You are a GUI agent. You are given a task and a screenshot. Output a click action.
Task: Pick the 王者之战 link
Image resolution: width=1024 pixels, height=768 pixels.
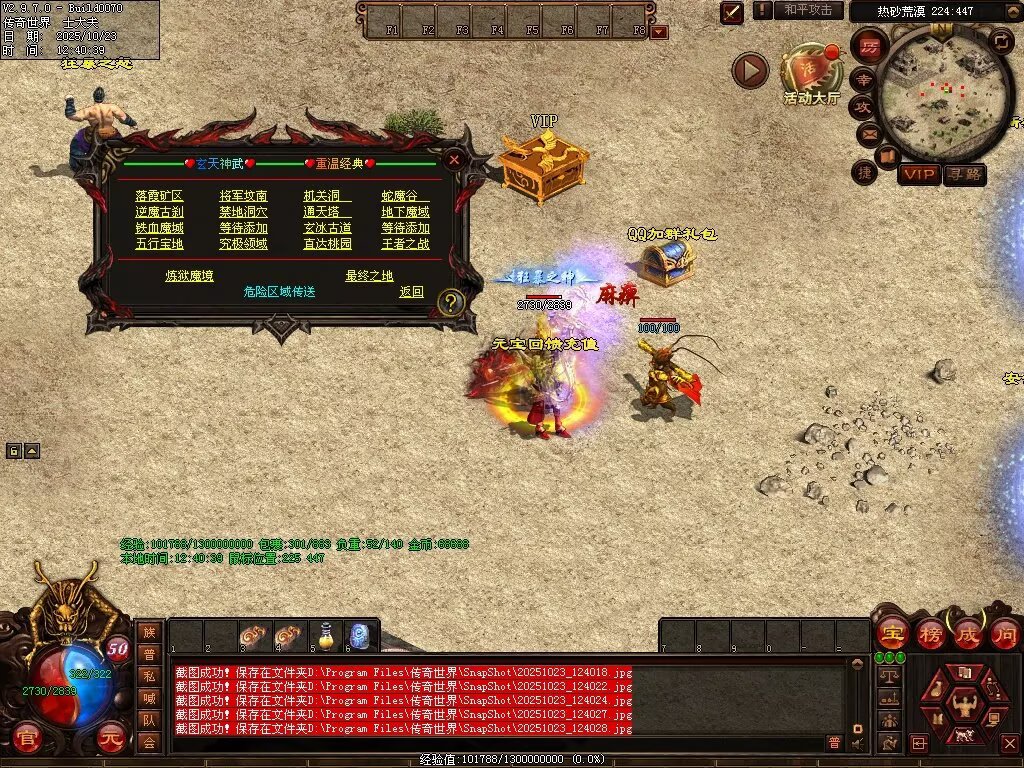pos(405,244)
